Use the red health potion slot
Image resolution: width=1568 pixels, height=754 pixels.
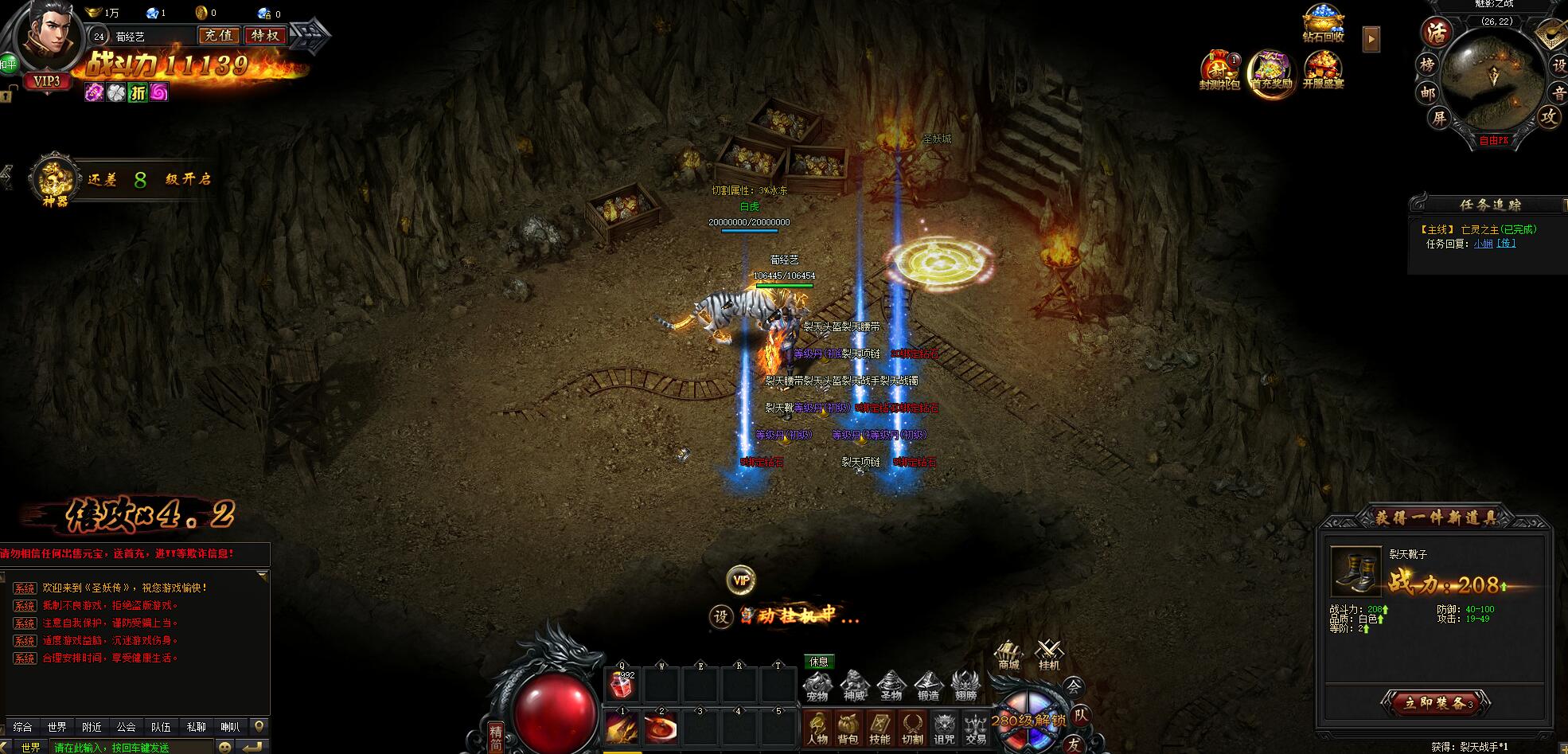(x=622, y=685)
